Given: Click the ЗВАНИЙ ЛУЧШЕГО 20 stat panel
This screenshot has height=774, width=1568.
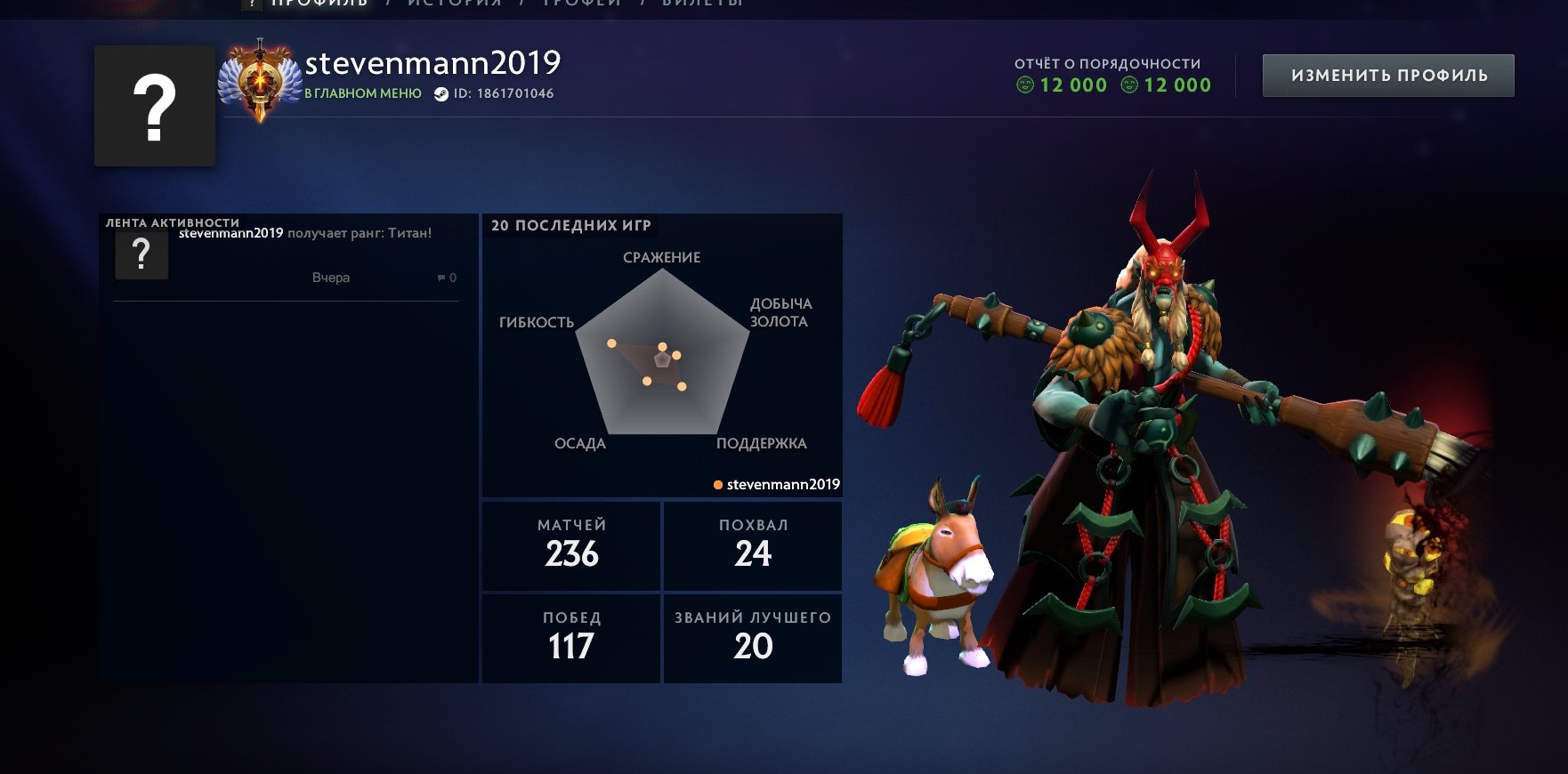Looking at the screenshot, I should 752,638.
